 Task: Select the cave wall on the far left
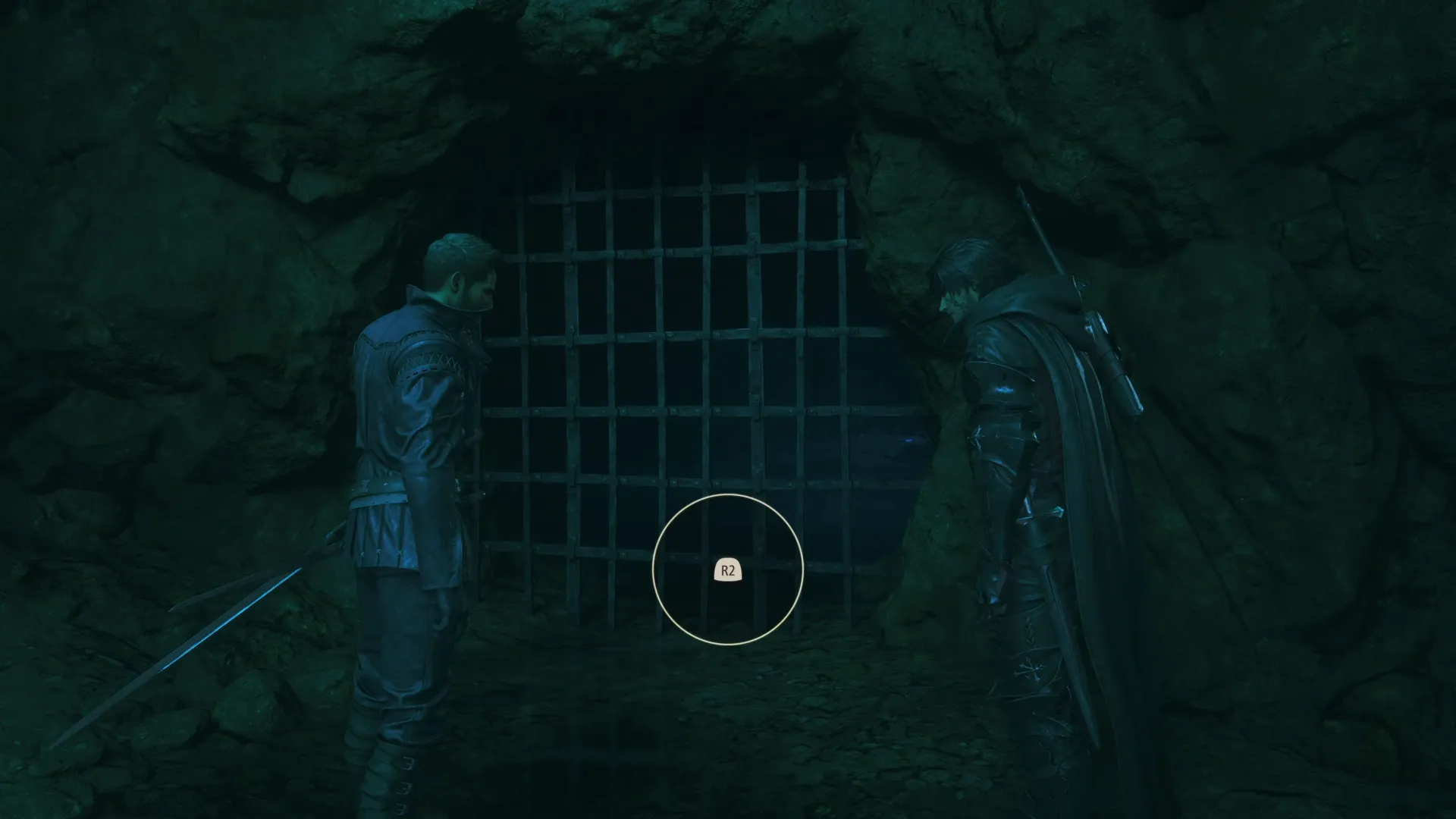click(x=114, y=303)
